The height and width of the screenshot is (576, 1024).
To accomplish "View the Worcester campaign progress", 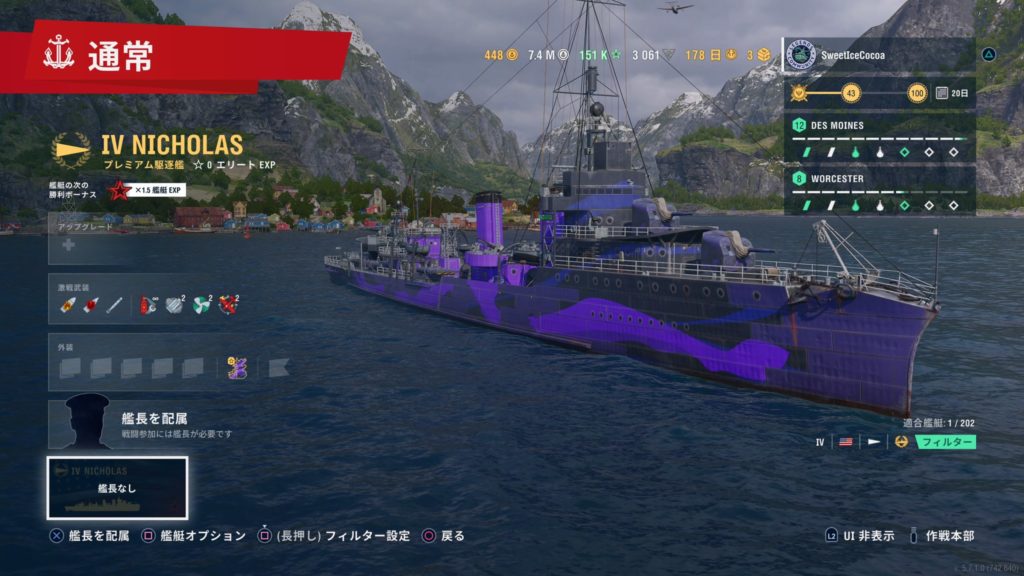I will click(879, 191).
